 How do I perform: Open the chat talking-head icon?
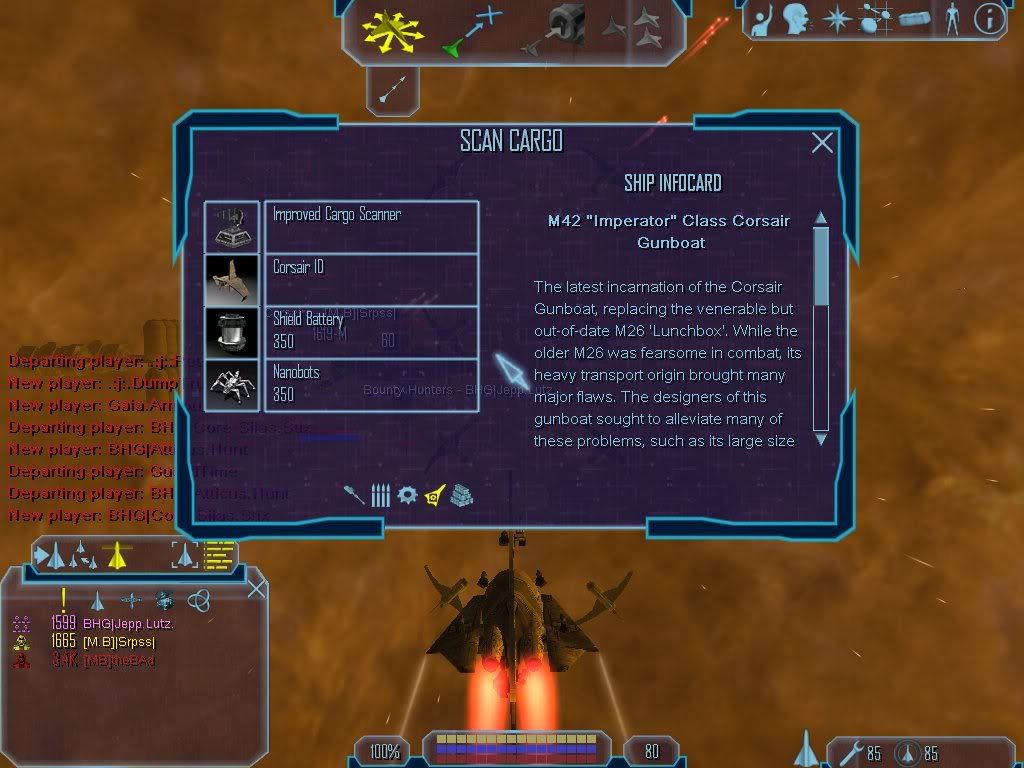coord(797,19)
